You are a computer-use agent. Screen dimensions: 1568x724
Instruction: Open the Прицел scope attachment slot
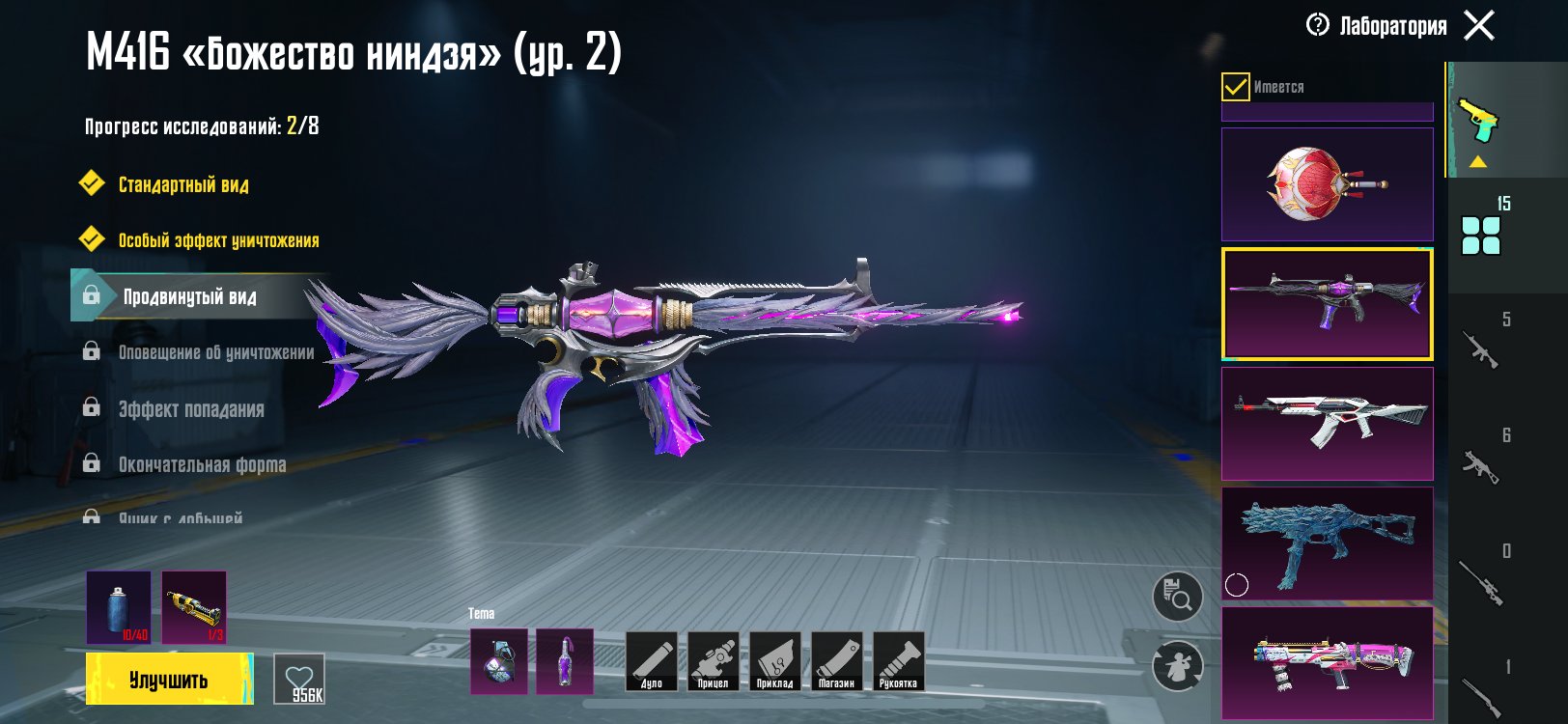pyautogui.click(x=714, y=662)
